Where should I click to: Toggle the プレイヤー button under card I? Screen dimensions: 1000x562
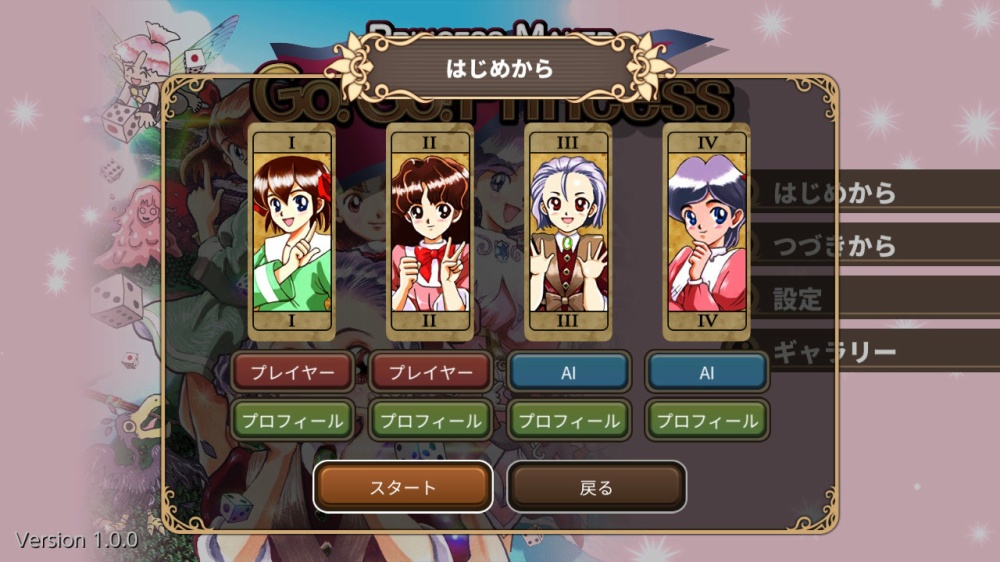click(x=292, y=372)
